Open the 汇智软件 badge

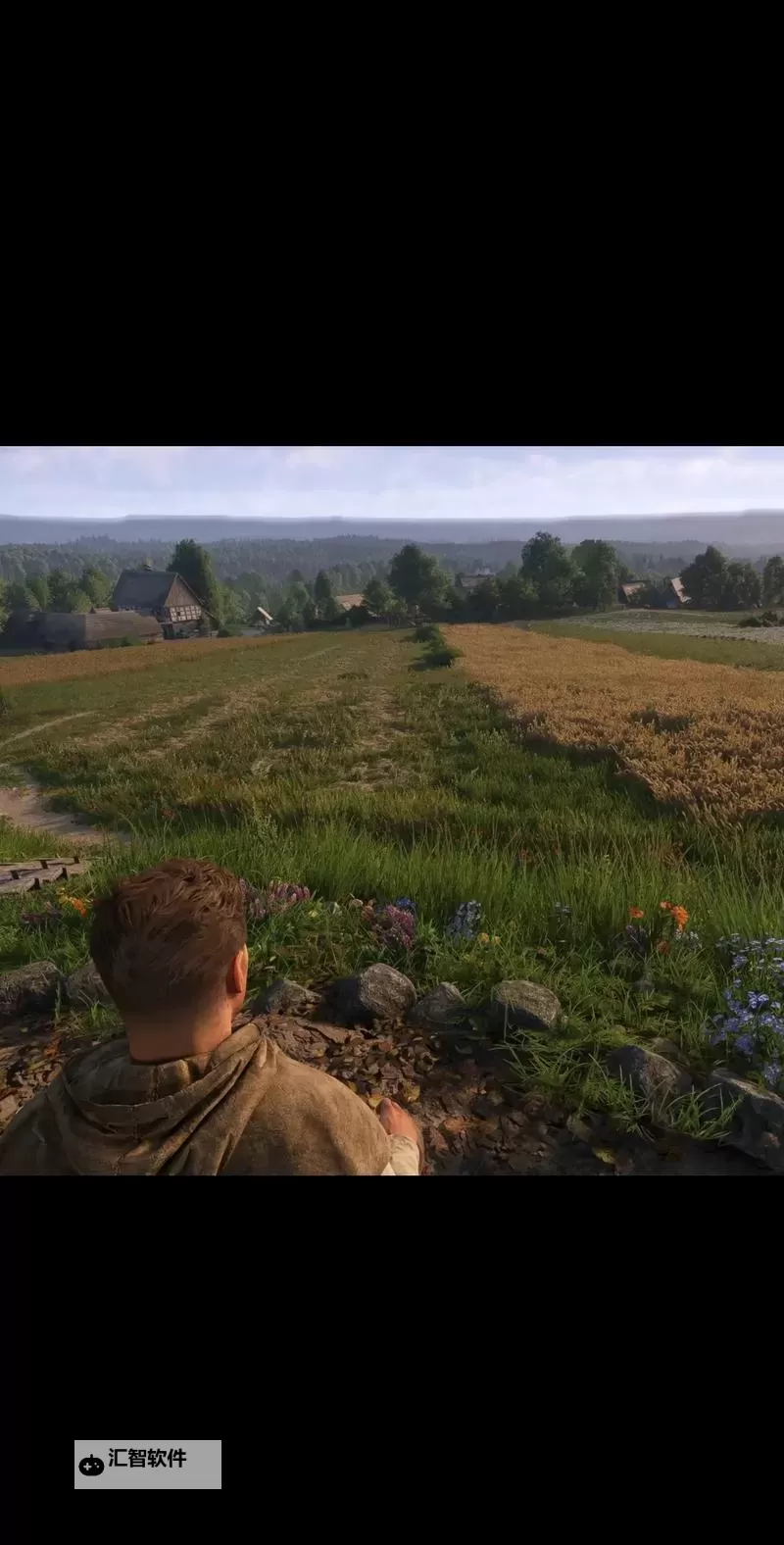pos(147,1464)
